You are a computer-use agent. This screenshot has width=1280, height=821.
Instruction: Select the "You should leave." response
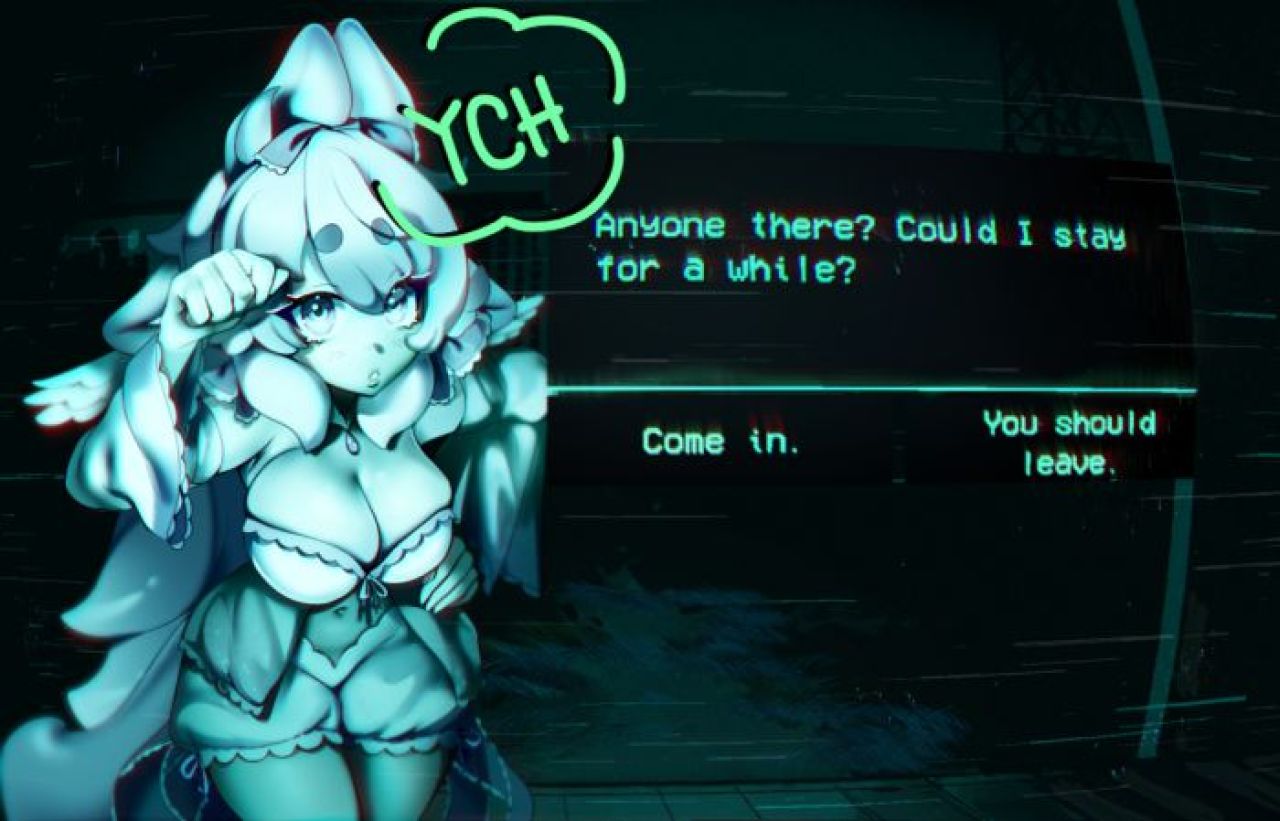(x=1069, y=441)
